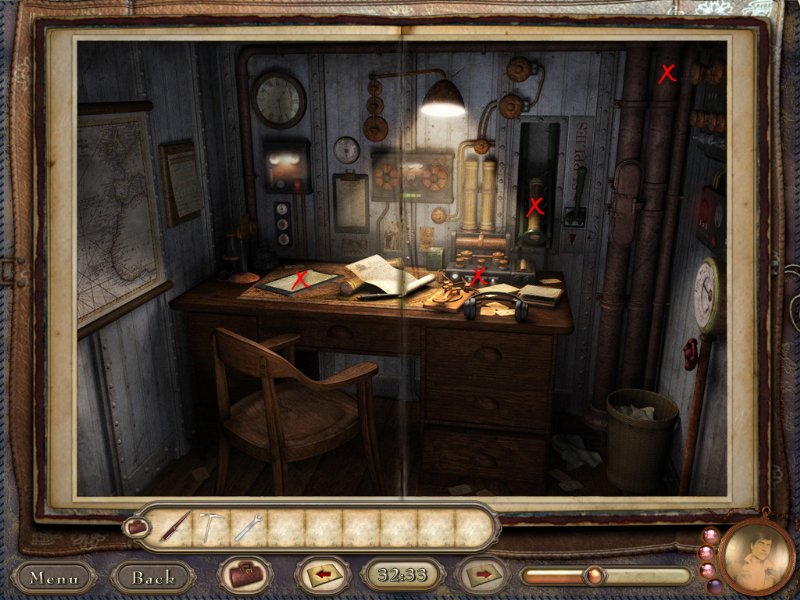Open the red briefcase button
Image resolution: width=800 pixels, height=600 pixels.
pos(244,576)
